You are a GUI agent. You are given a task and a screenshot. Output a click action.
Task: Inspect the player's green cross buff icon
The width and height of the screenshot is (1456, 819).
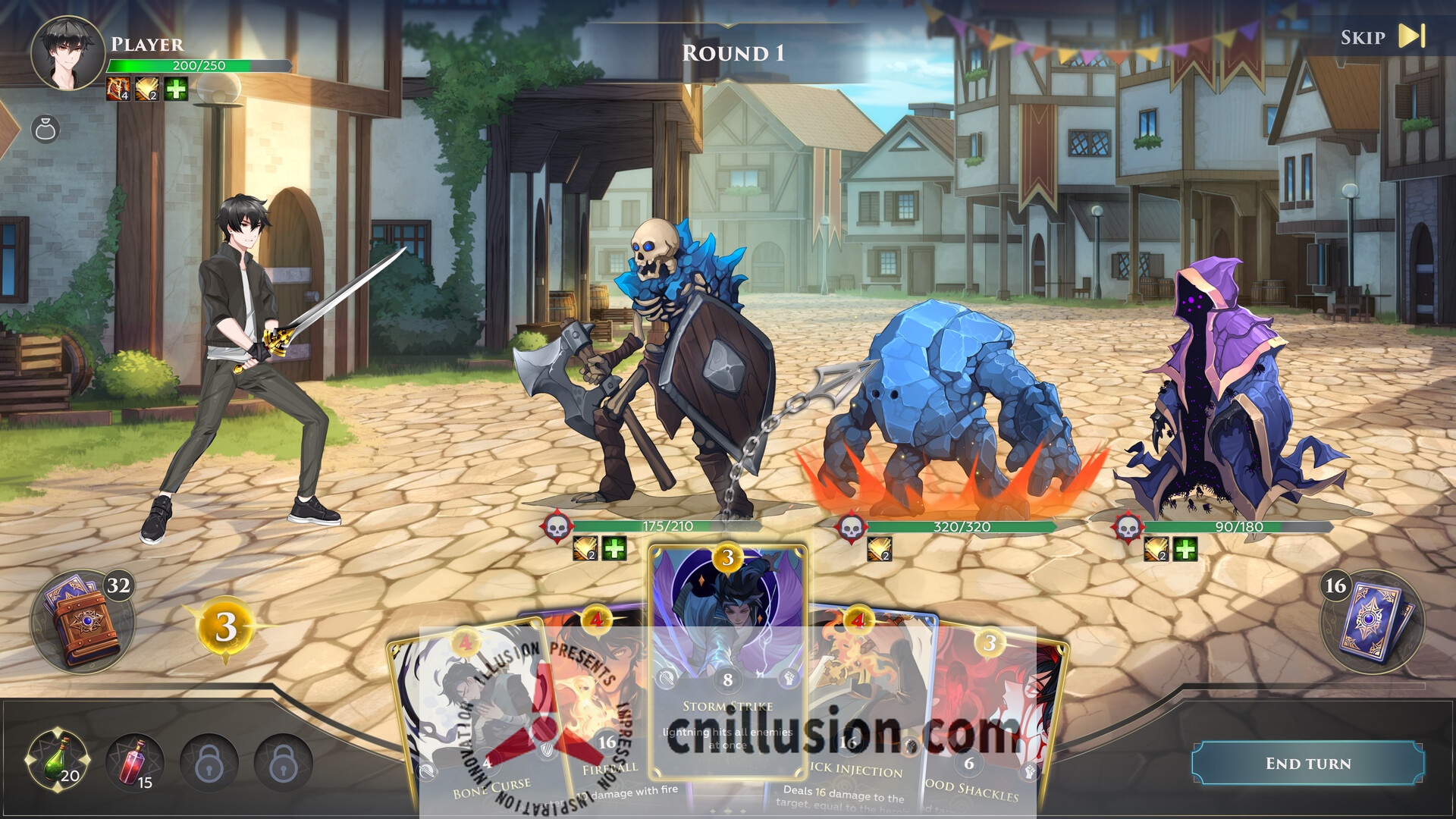[x=176, y=89]
